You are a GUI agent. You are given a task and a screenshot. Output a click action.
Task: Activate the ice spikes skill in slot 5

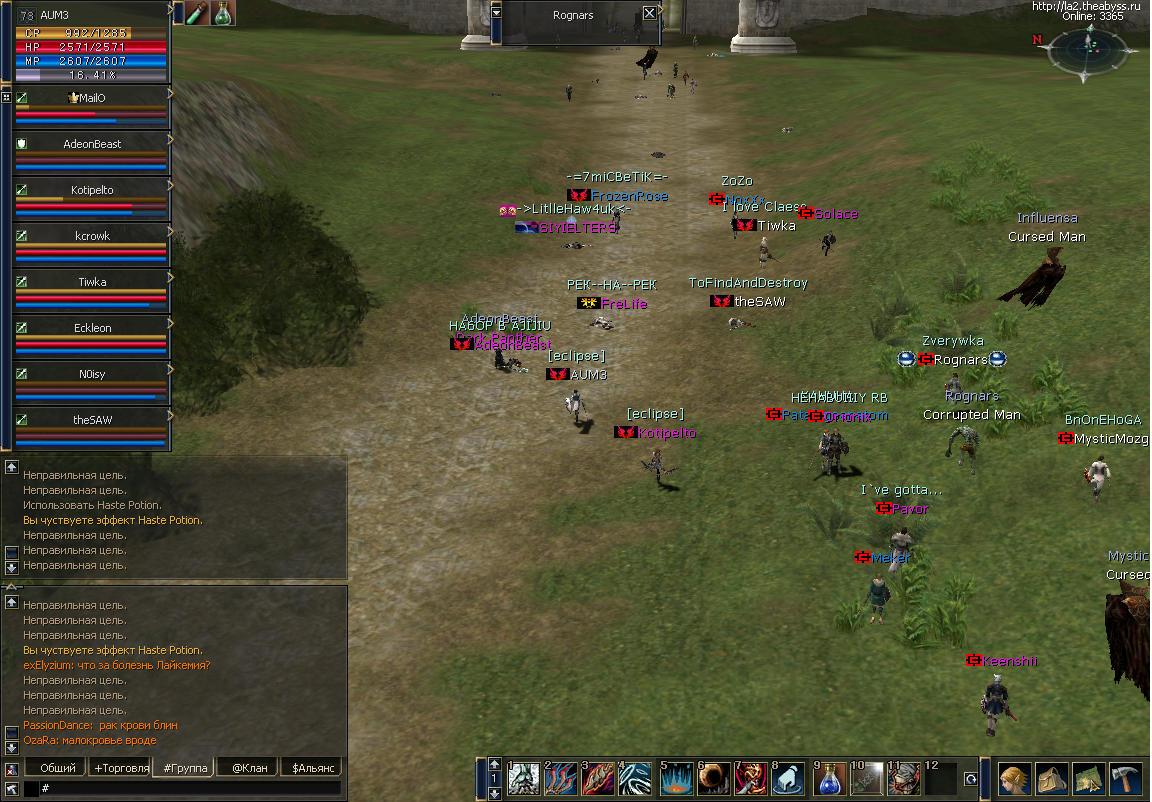click(x=676, y=779)
